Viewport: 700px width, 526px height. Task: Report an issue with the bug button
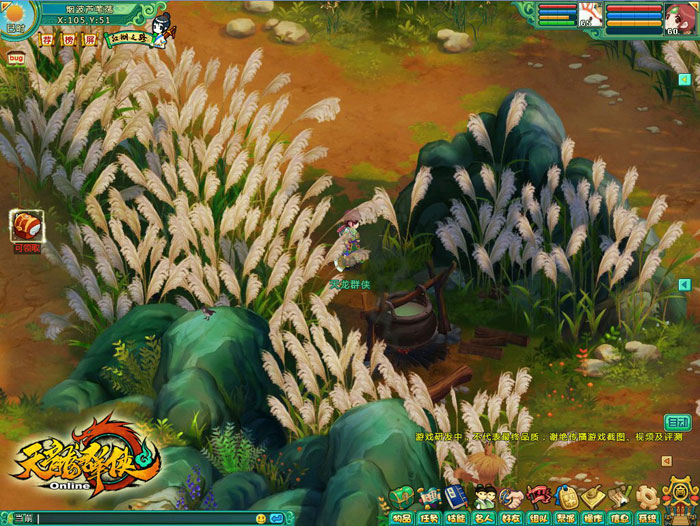16,58
